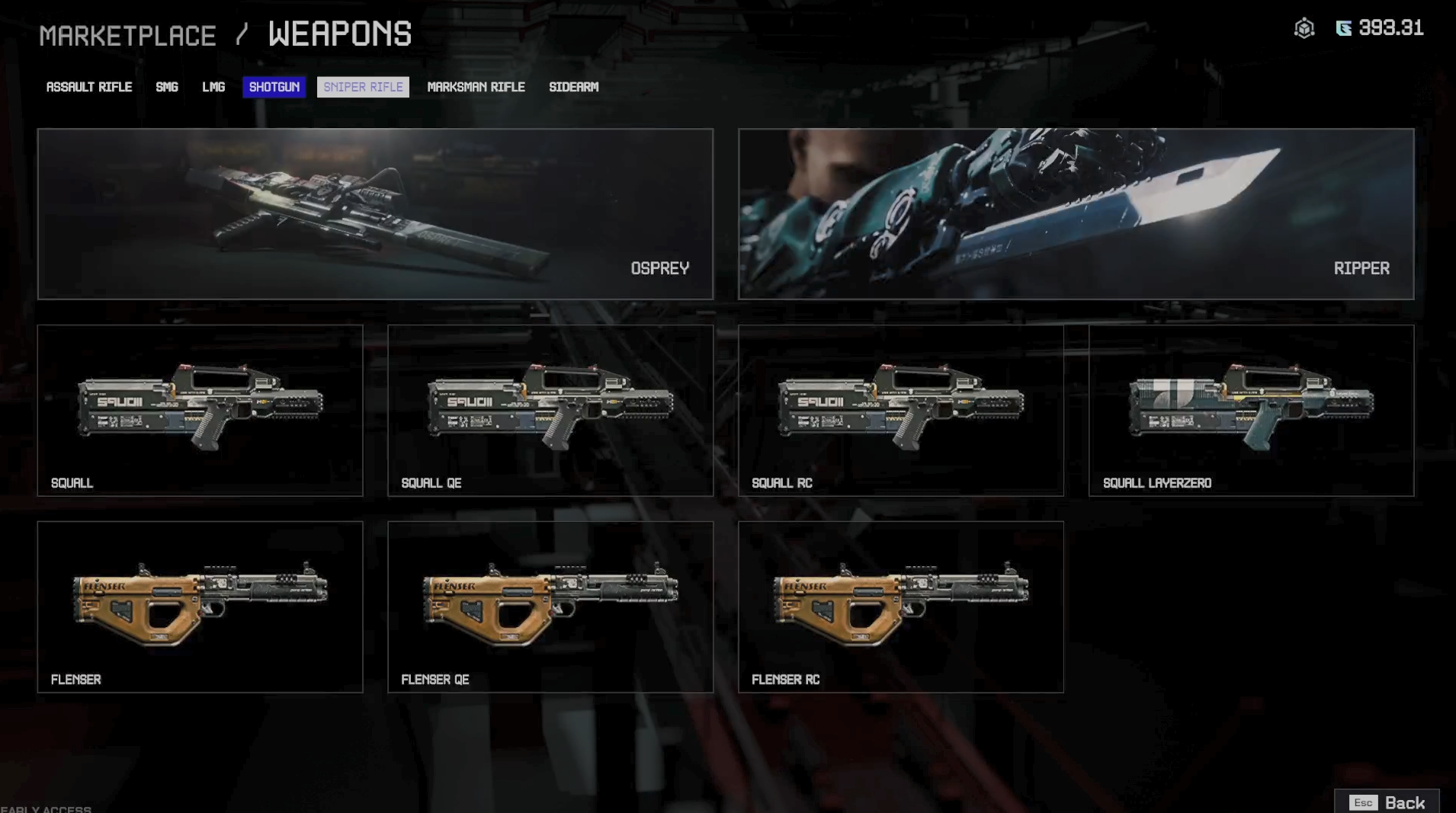Pick the Squall RC shotgun
This screenshot has width=1456, height=813.
[900, 410]
